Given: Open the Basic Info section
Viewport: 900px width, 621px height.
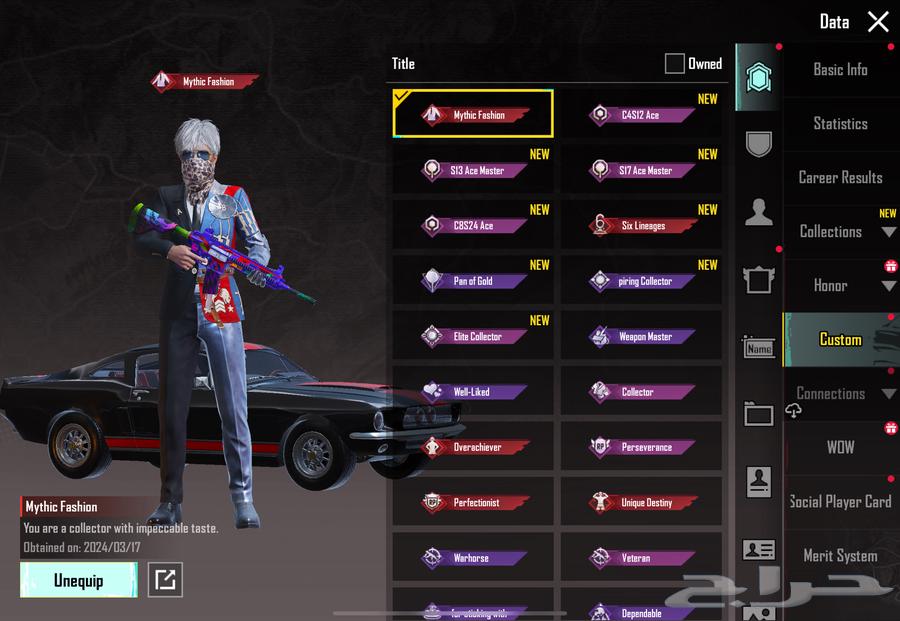Looking at the screenshot, I should point(840,70).
